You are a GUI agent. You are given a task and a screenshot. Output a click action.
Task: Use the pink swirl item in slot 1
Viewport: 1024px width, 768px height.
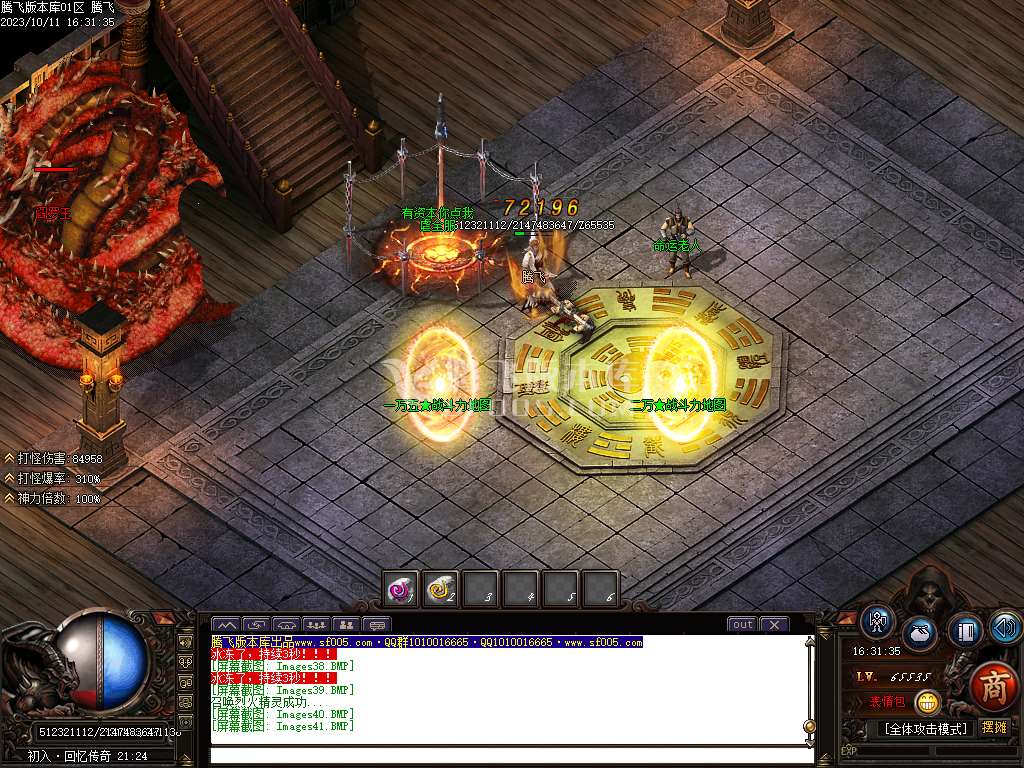(x=401, y=590)
